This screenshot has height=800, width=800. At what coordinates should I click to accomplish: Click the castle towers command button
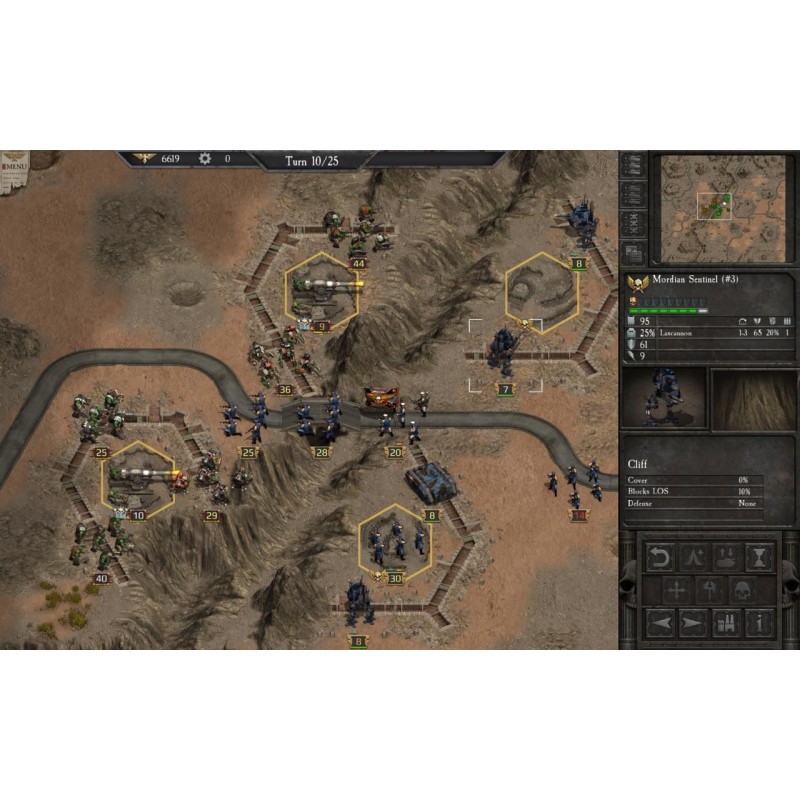pyautogui.click(x=726, y=623)
